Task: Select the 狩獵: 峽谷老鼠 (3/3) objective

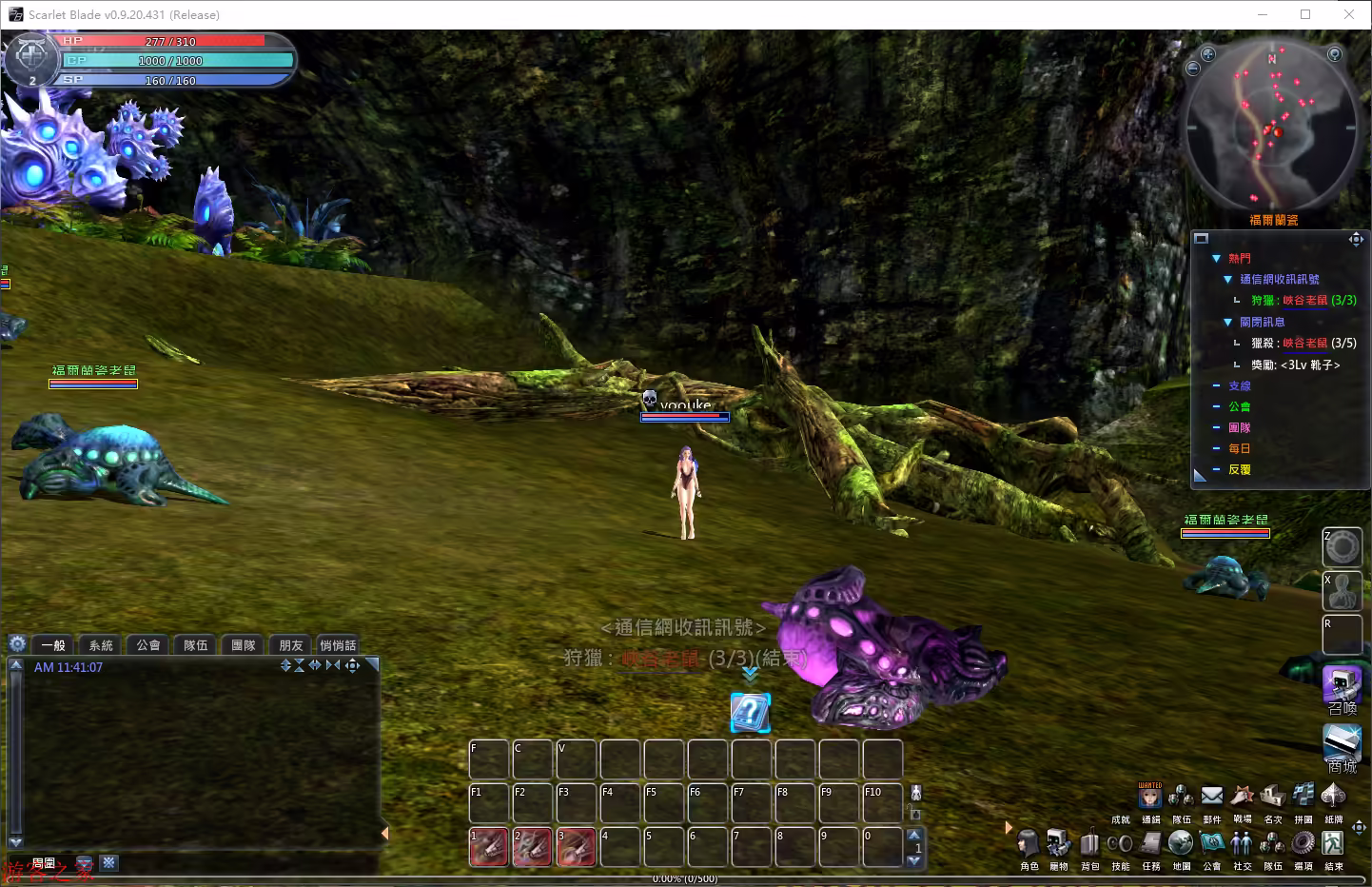Action: pos(1303,300)
